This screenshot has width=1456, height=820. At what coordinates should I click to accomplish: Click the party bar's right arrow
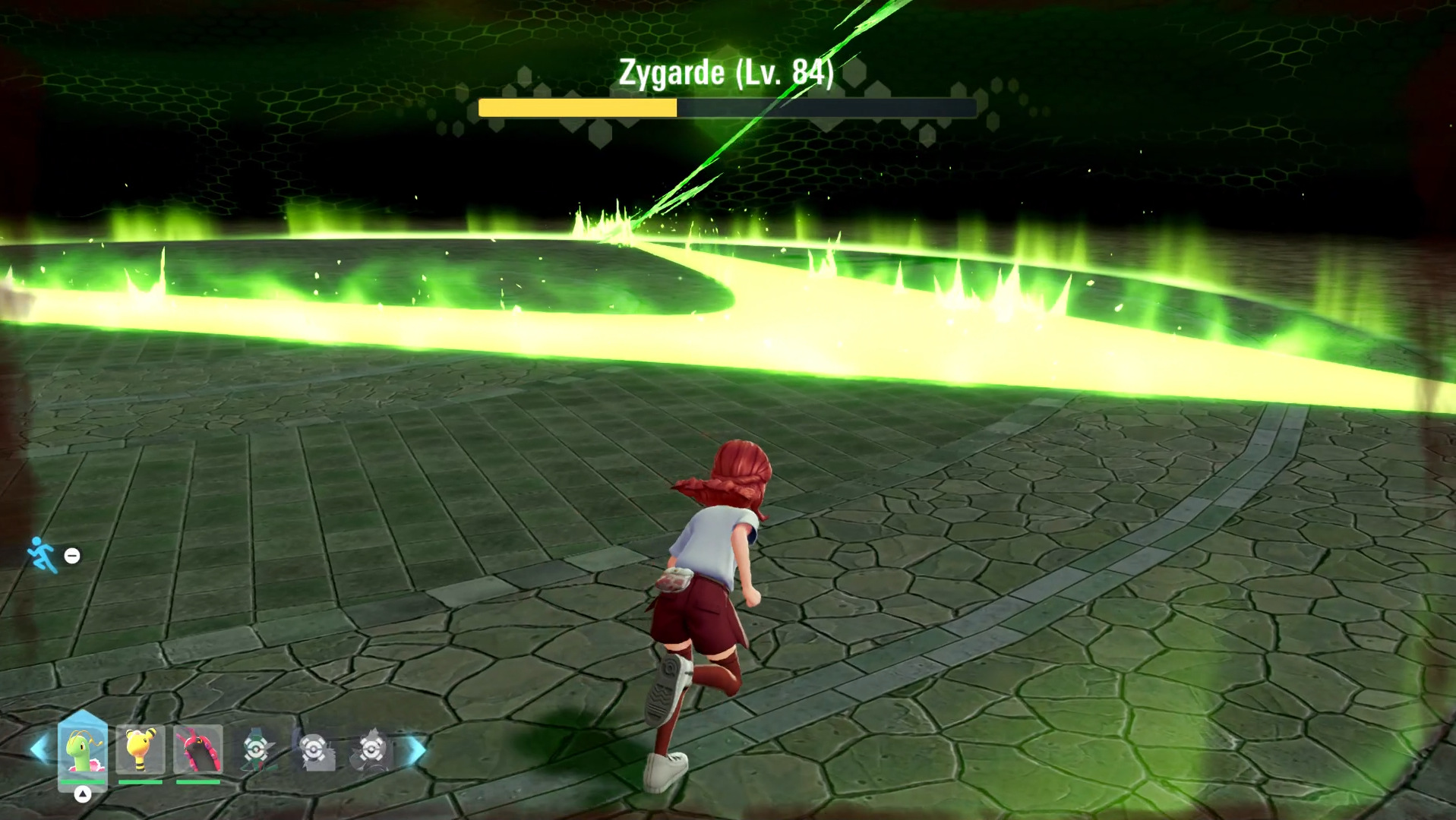click(415, 749)
